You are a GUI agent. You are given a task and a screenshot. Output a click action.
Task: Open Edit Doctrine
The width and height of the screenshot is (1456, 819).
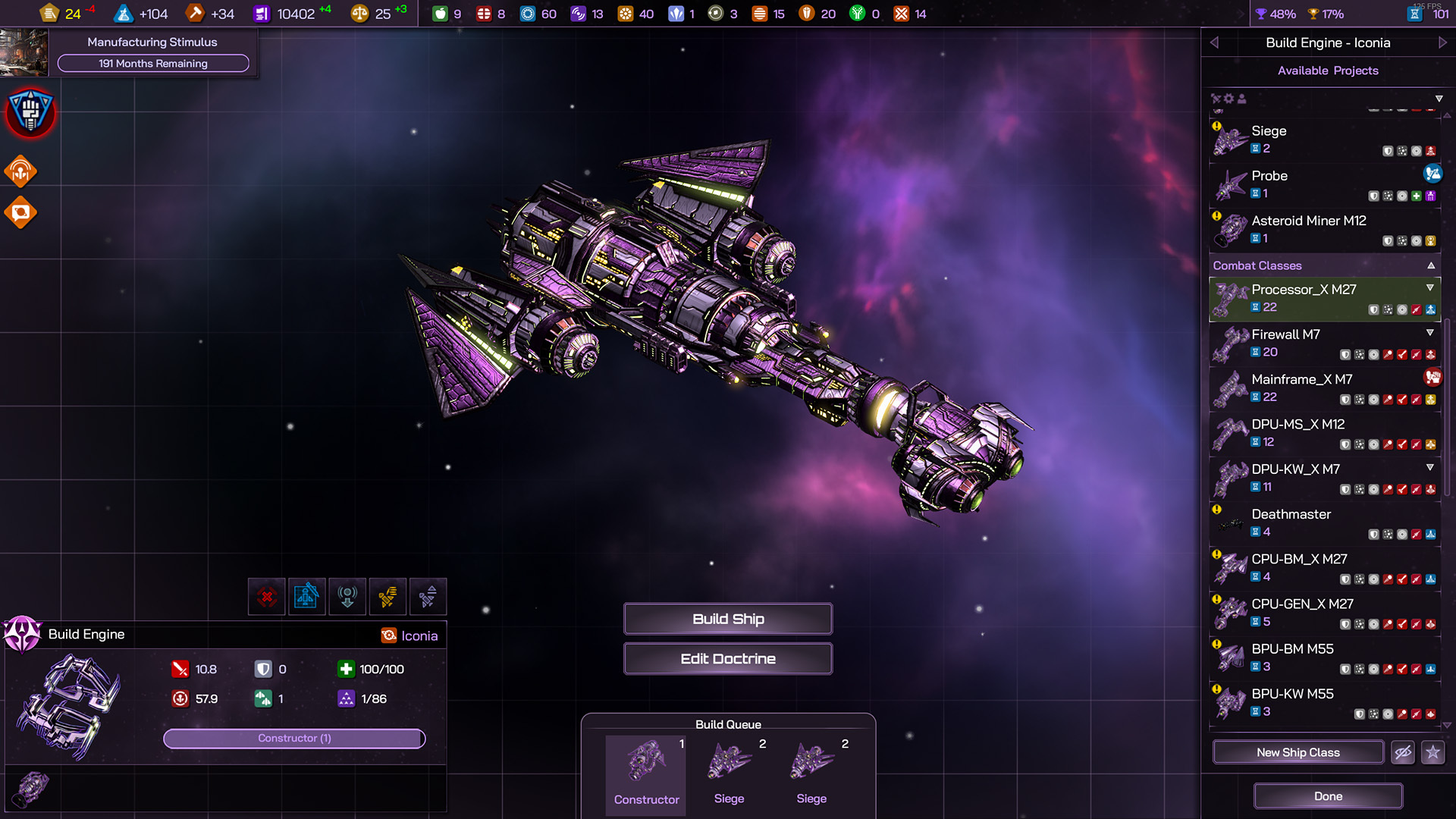tap(728, 658)
